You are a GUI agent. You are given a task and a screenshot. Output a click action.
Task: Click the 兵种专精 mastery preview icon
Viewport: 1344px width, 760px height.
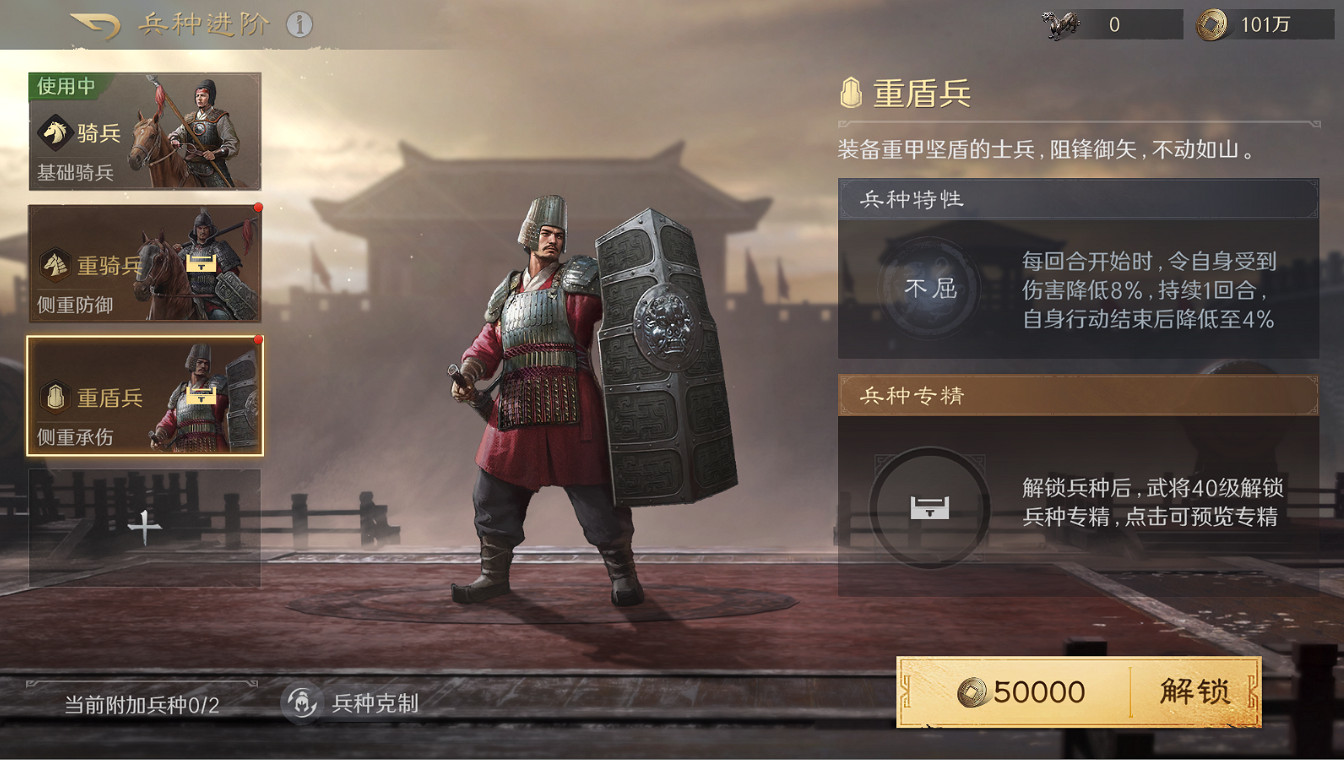pos(930,508)
